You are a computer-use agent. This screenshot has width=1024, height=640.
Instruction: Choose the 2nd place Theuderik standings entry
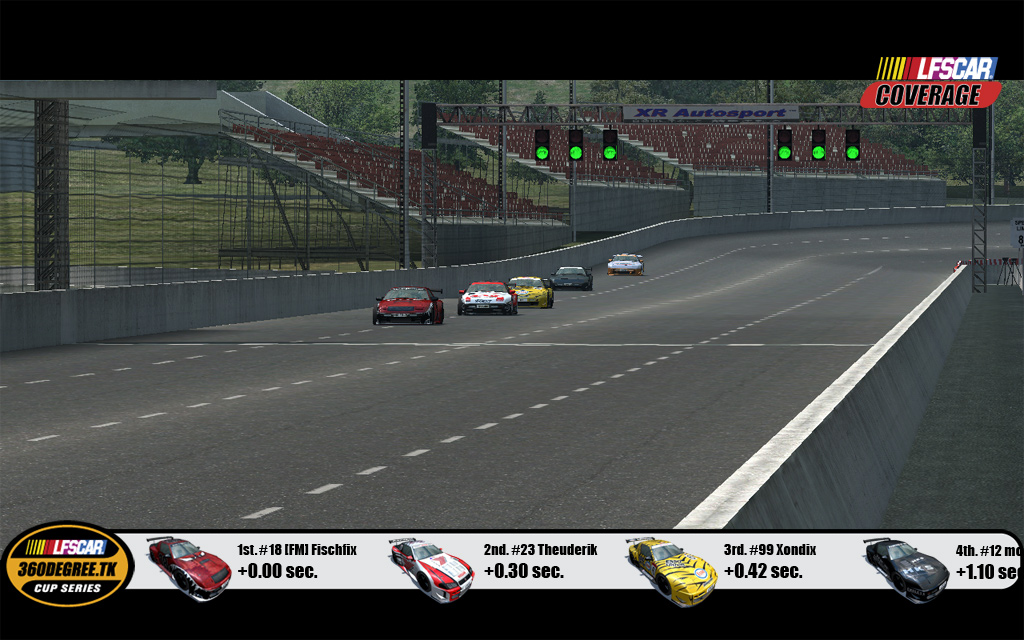tap(540, 561)
